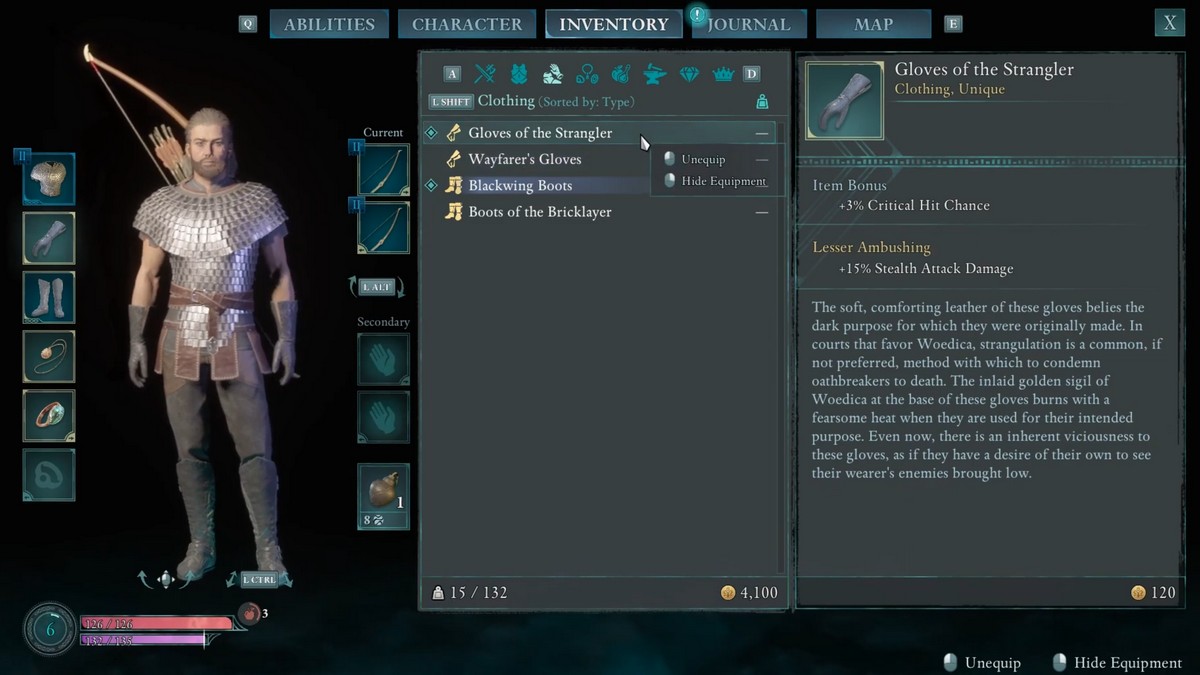This screenshot has height=675, width=1200.
Task: Click the equipped scale armor chest slot
Action: point(49,180)
